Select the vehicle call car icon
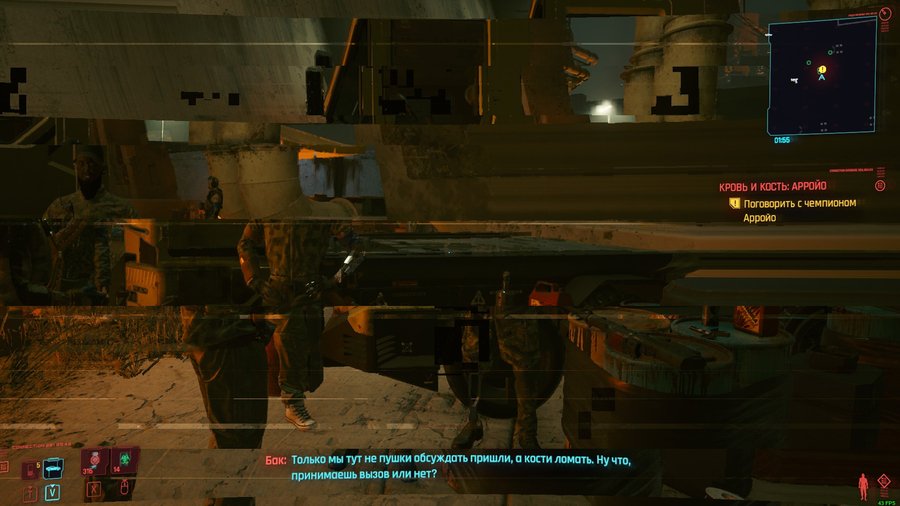 click(53, 466)
